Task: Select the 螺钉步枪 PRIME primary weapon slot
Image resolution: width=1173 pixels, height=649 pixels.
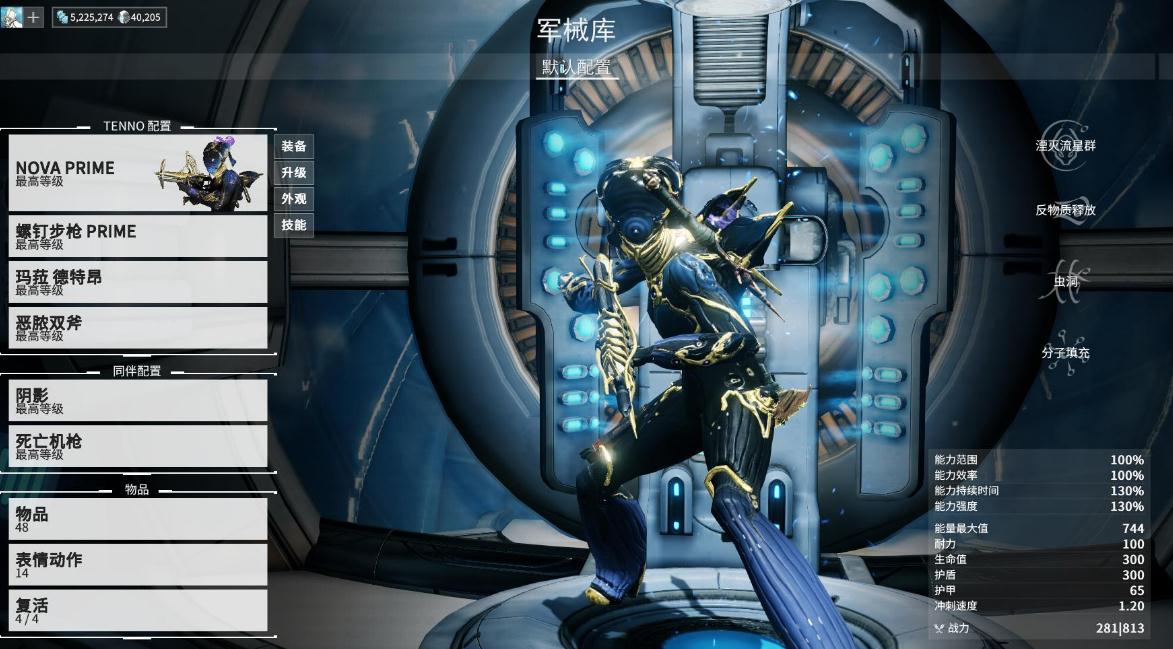Action: coord(138,236)
